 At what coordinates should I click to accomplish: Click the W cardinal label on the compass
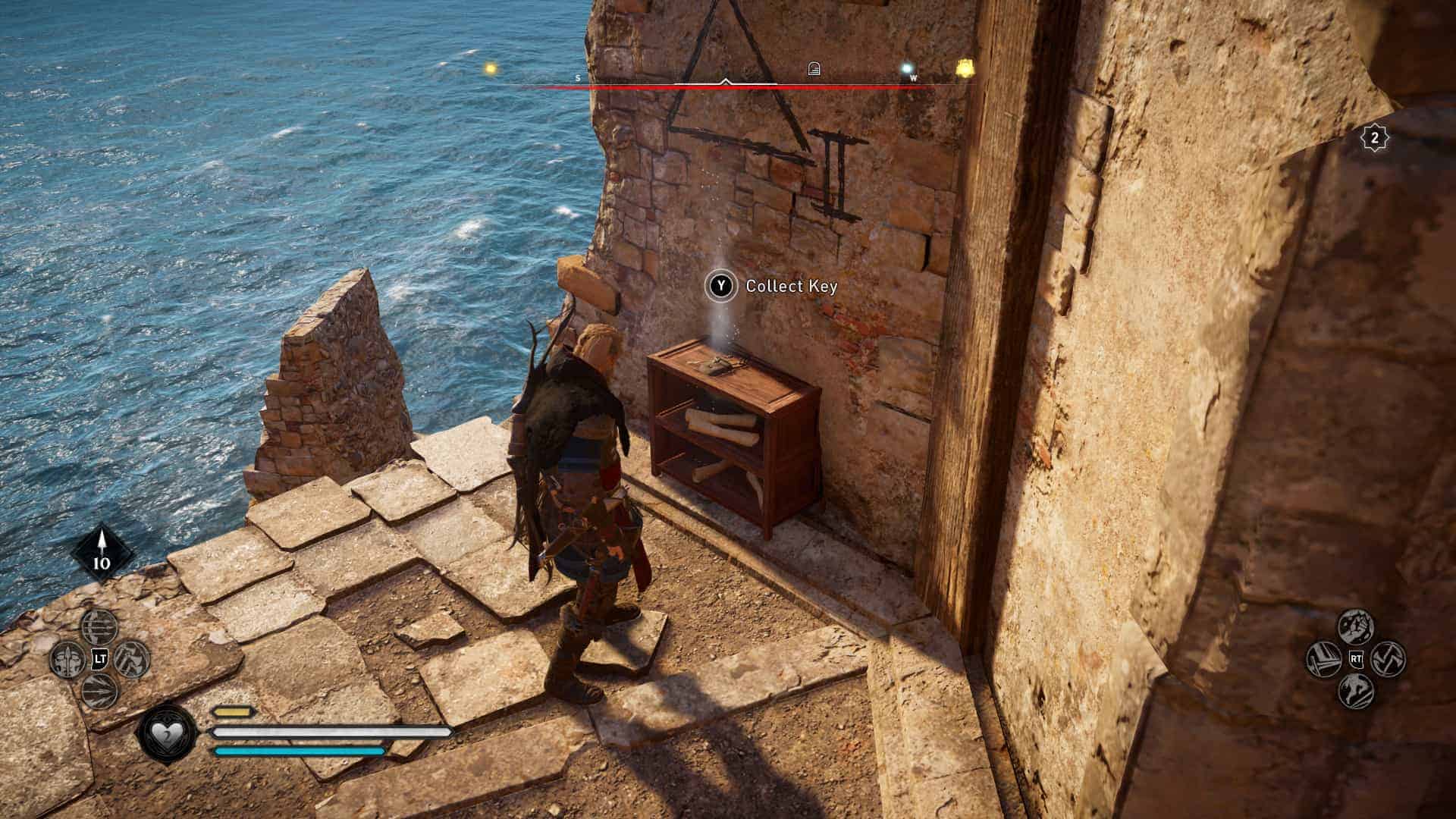click(915, 77)
